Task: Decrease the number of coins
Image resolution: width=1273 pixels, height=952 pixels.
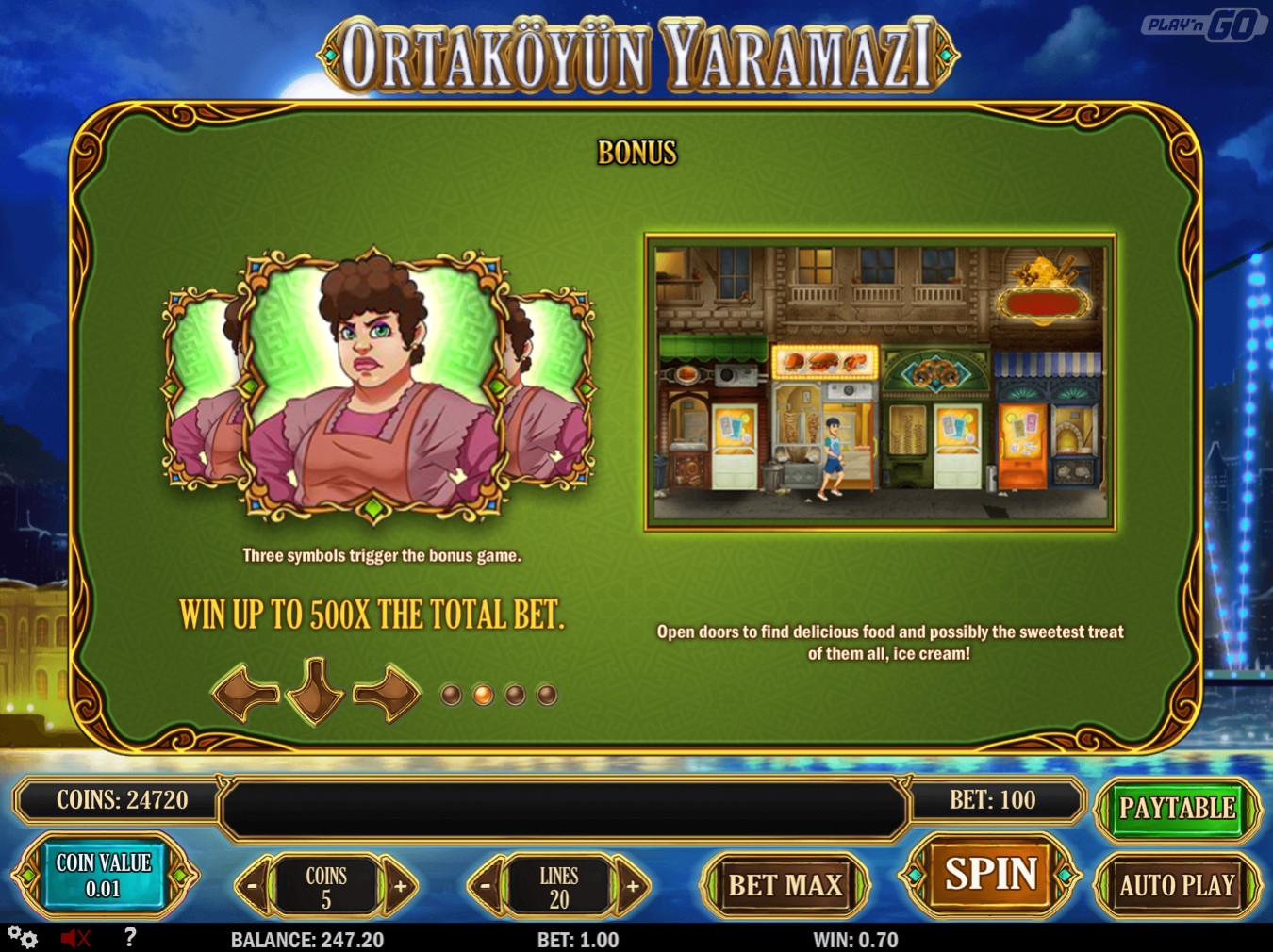Action: (253, 886)
